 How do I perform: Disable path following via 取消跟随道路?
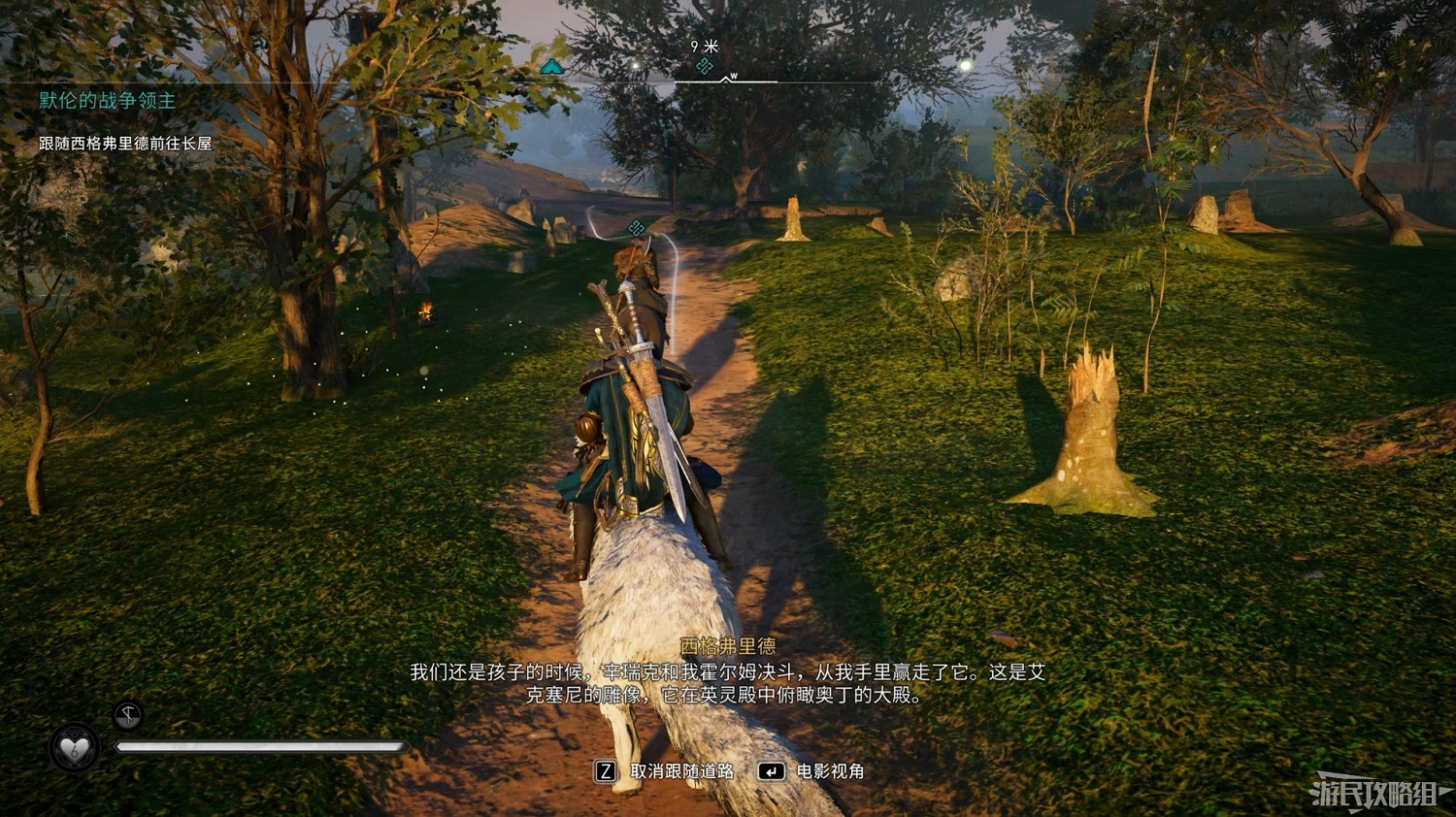(x=682, y=772)
